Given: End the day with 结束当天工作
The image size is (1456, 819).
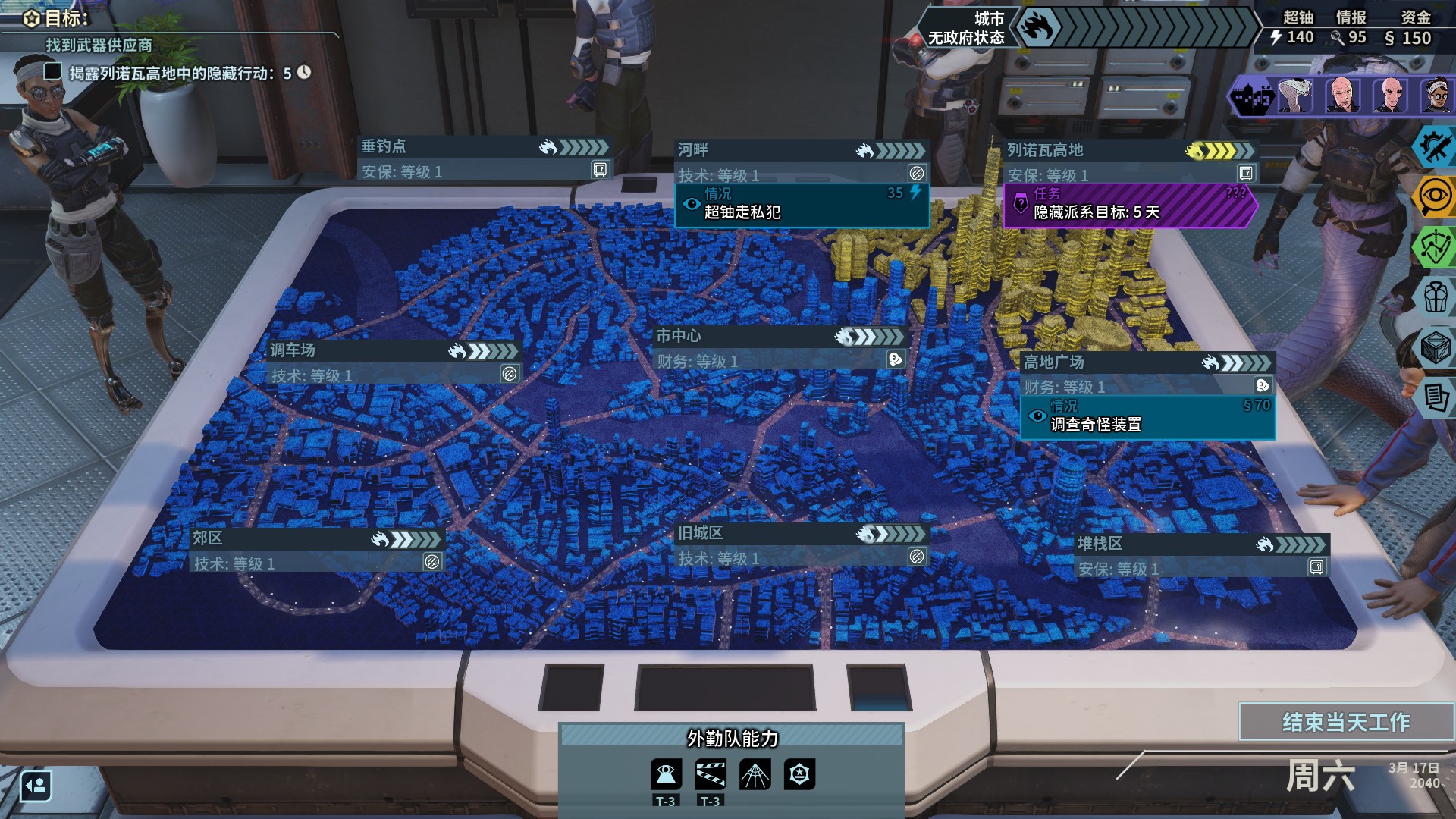Looking at the screenshot, I should 1346,722.
